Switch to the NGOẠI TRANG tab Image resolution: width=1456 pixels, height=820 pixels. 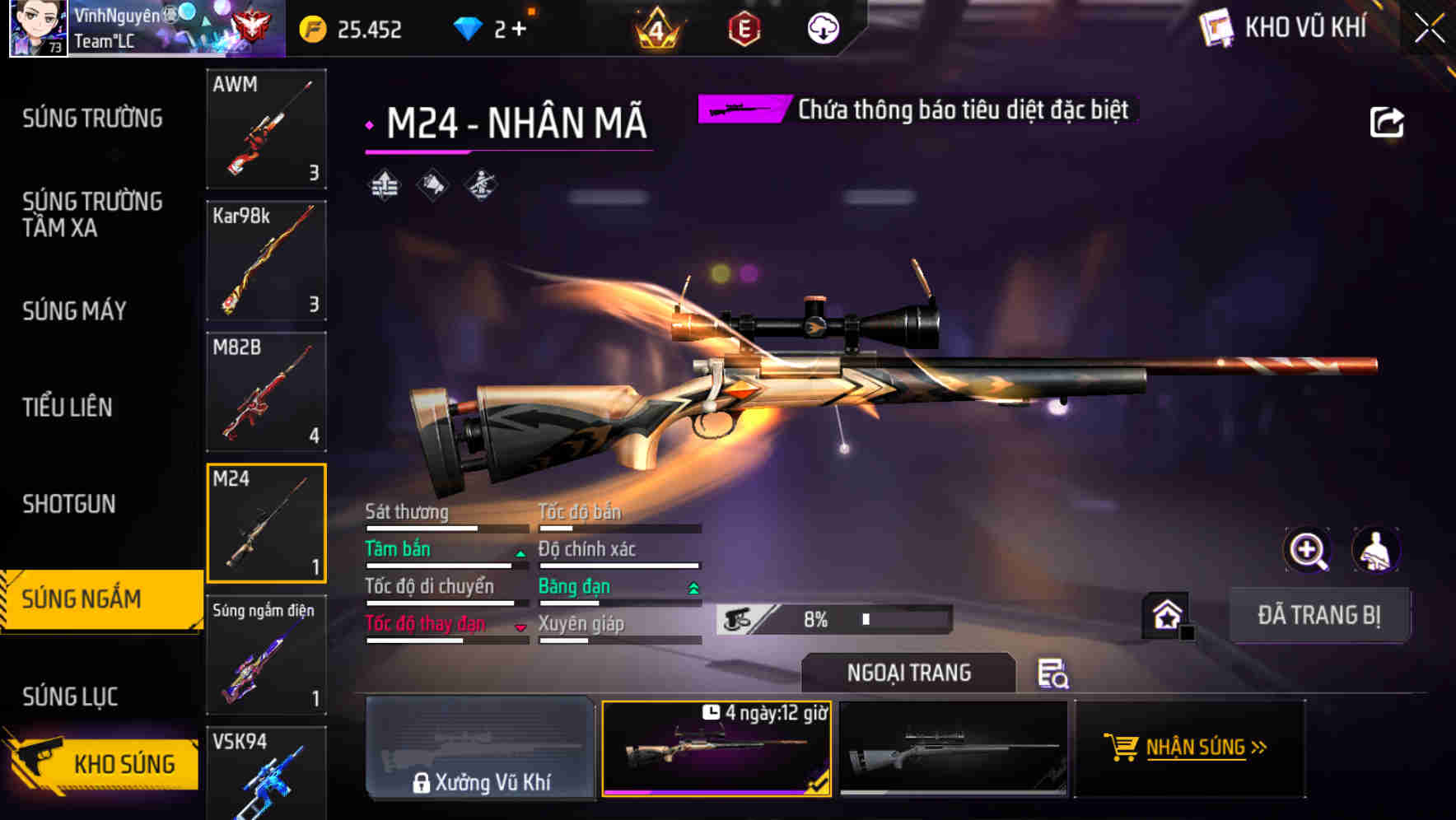(x=908, y=673)
